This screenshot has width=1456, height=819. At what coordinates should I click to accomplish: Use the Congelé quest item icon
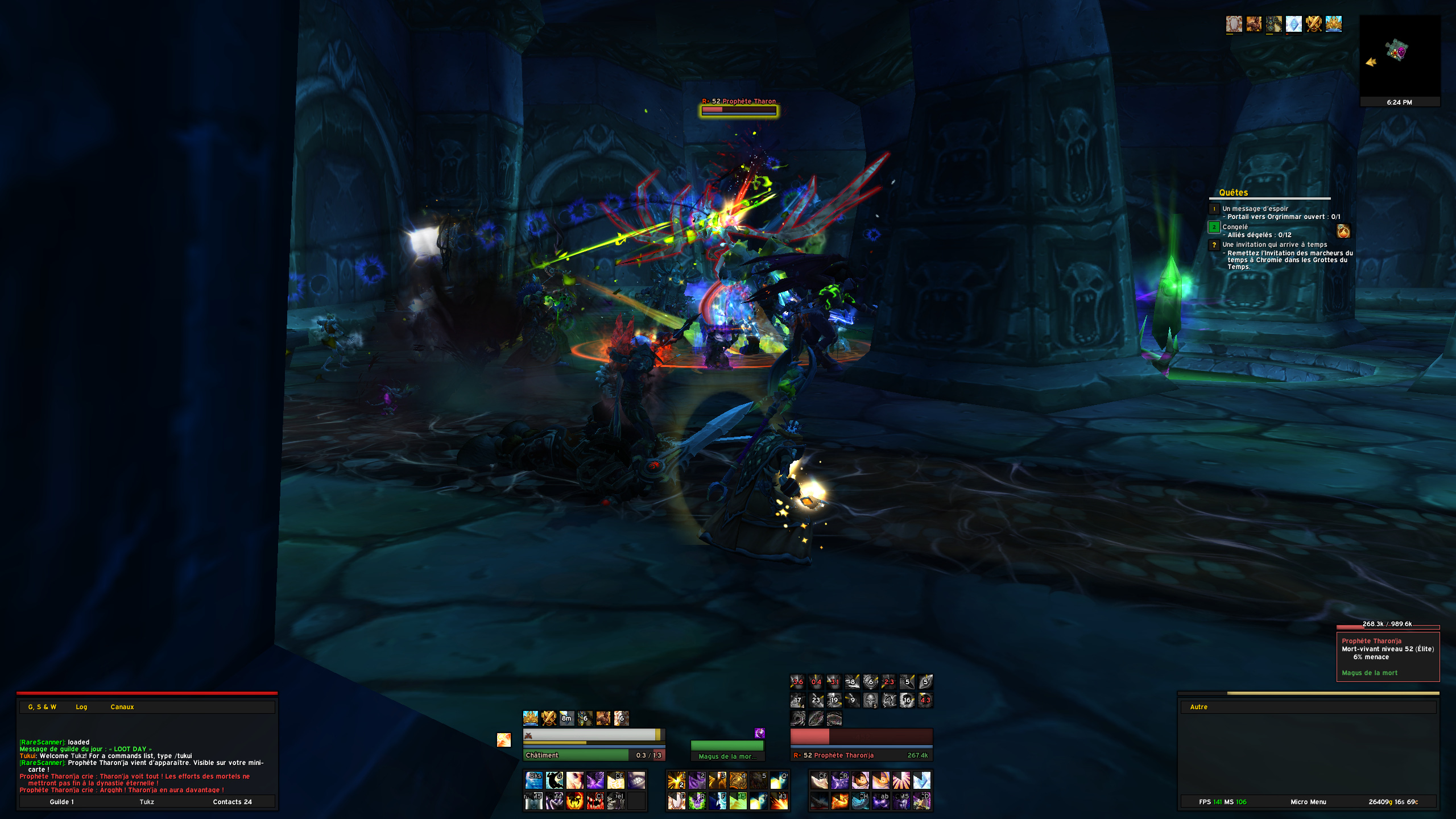(x=1343, y=231)
